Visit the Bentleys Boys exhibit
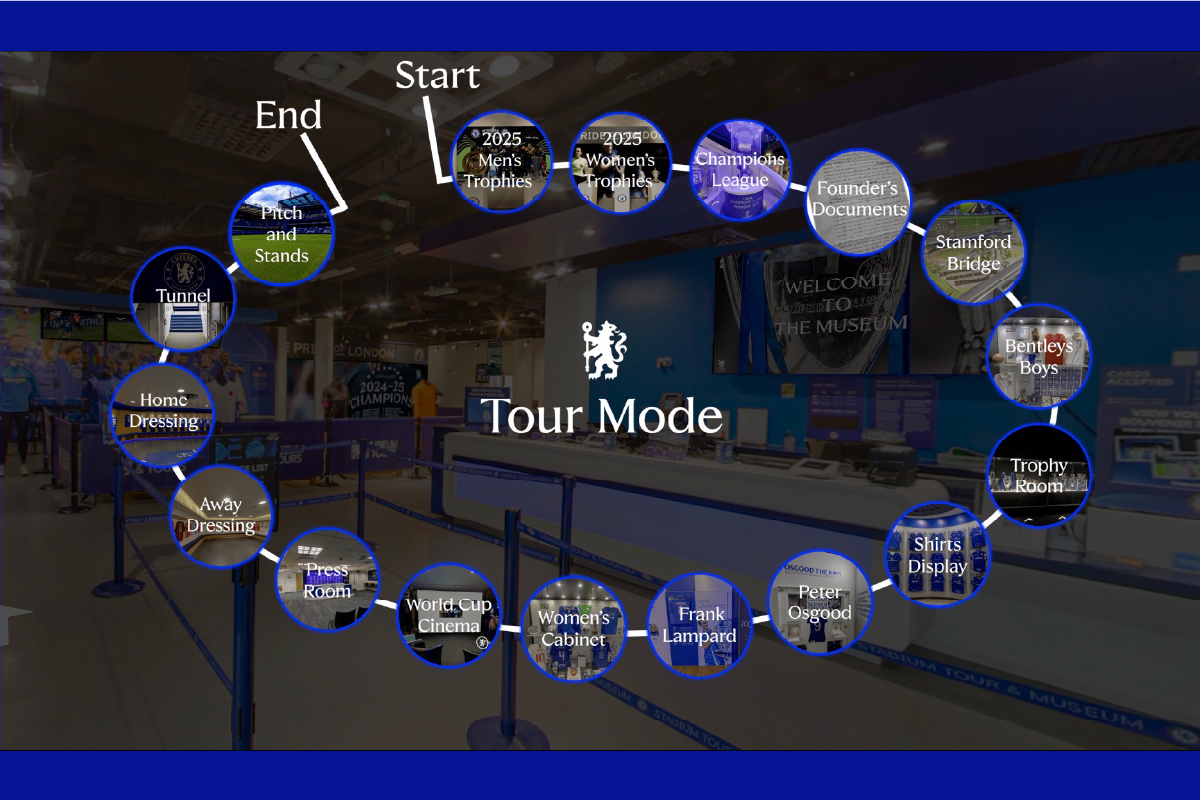This screenshot has height=800, width=1200. tap(1039, 355)
